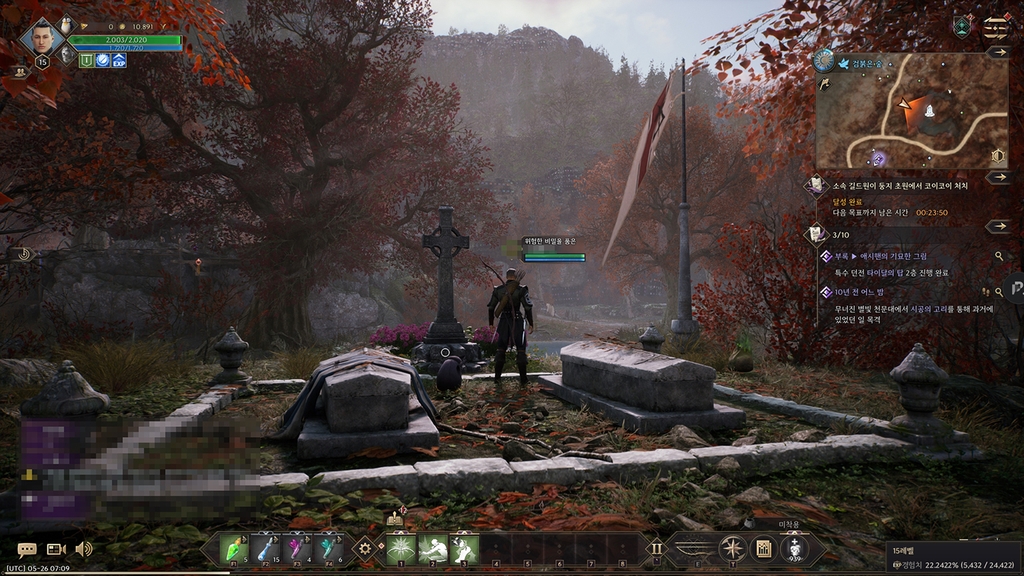The width and height of the screenshot is (1024, 576).
Task: Click the pause-style button right of the skill bar
Action: [x=656, y=548]
